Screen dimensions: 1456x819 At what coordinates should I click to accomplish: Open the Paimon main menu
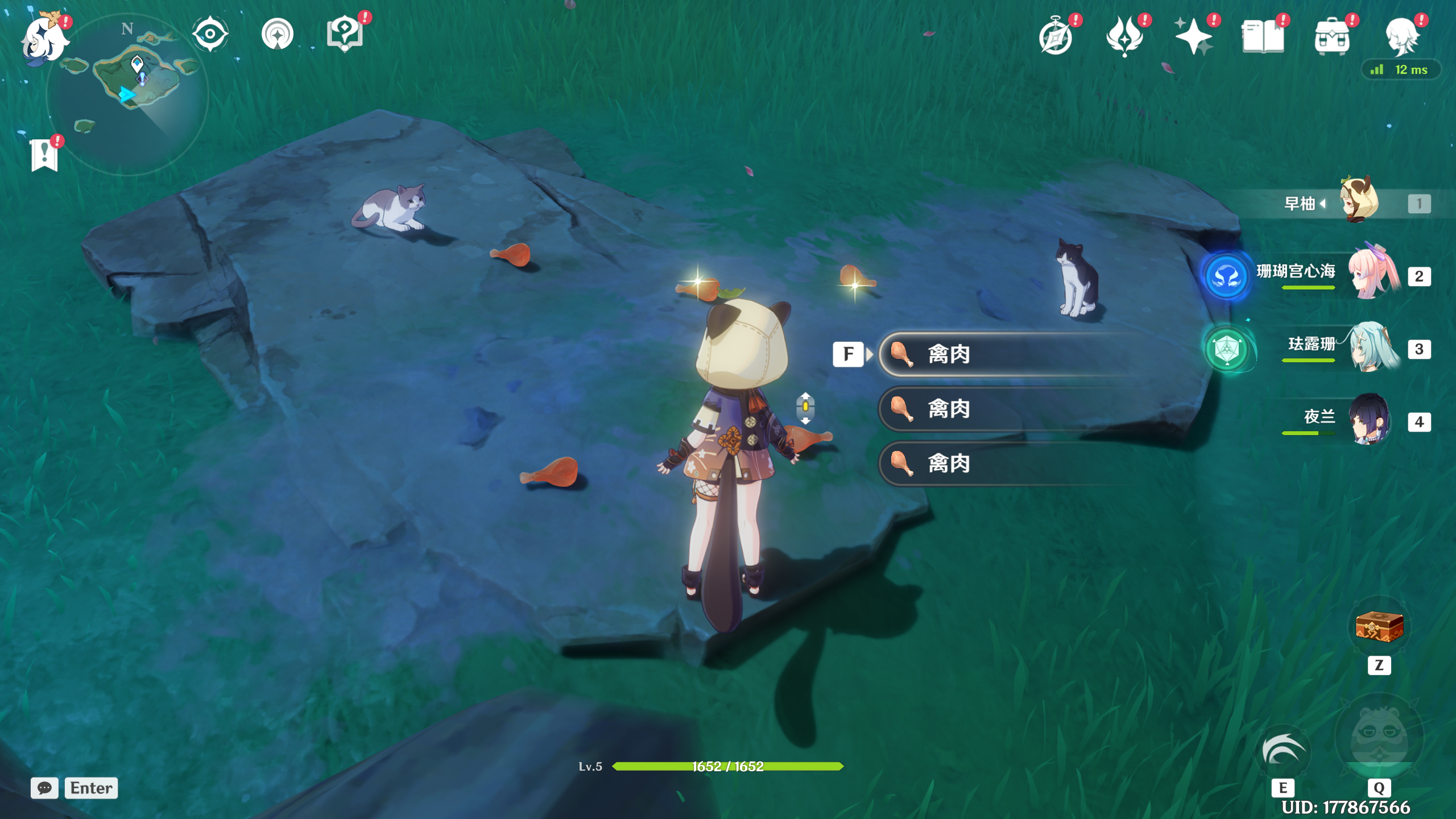point(44,38)
